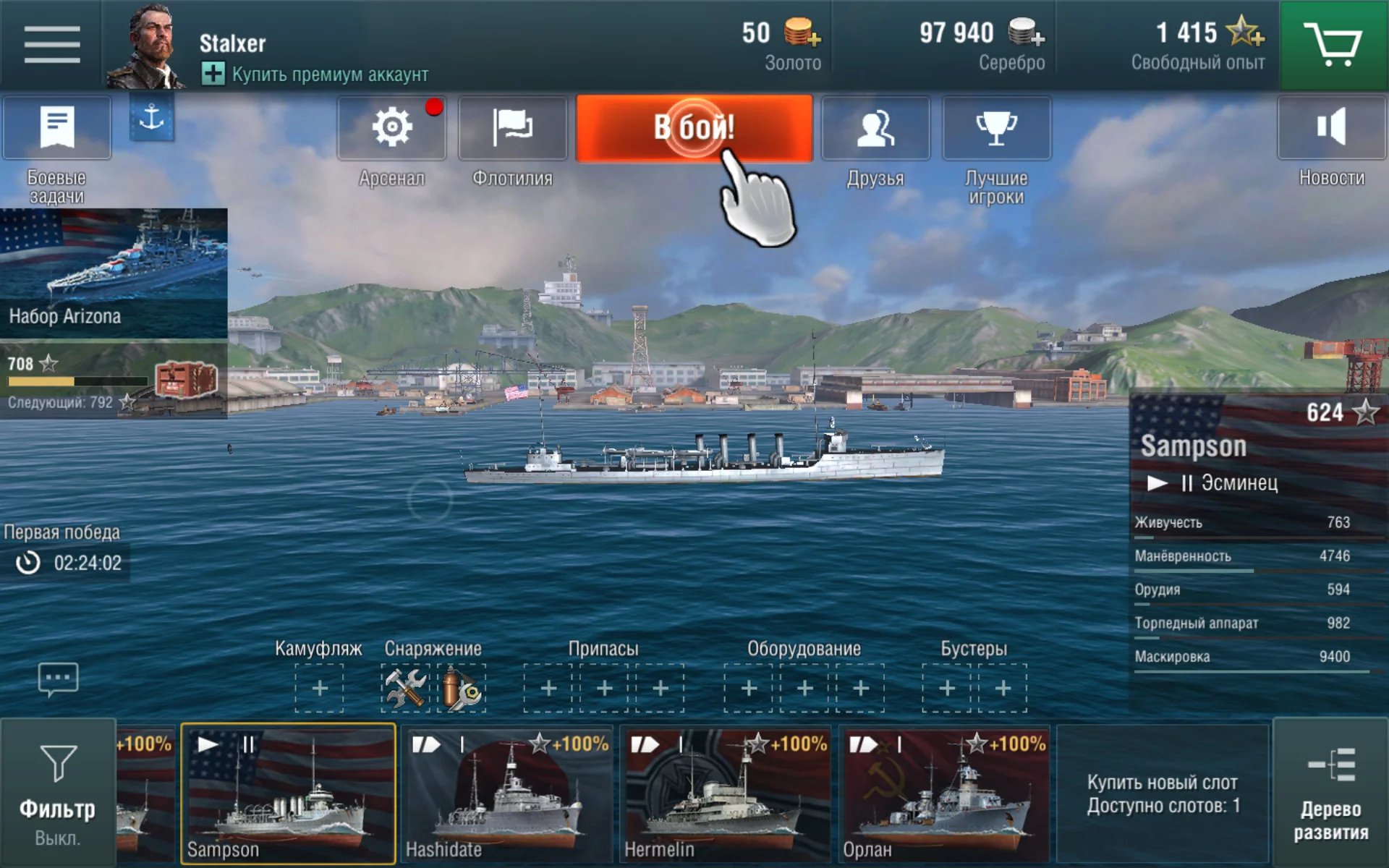Viewport: 1389px width, 868px height.
Task: Buy a new ship slot
Action: (1163, 793)
